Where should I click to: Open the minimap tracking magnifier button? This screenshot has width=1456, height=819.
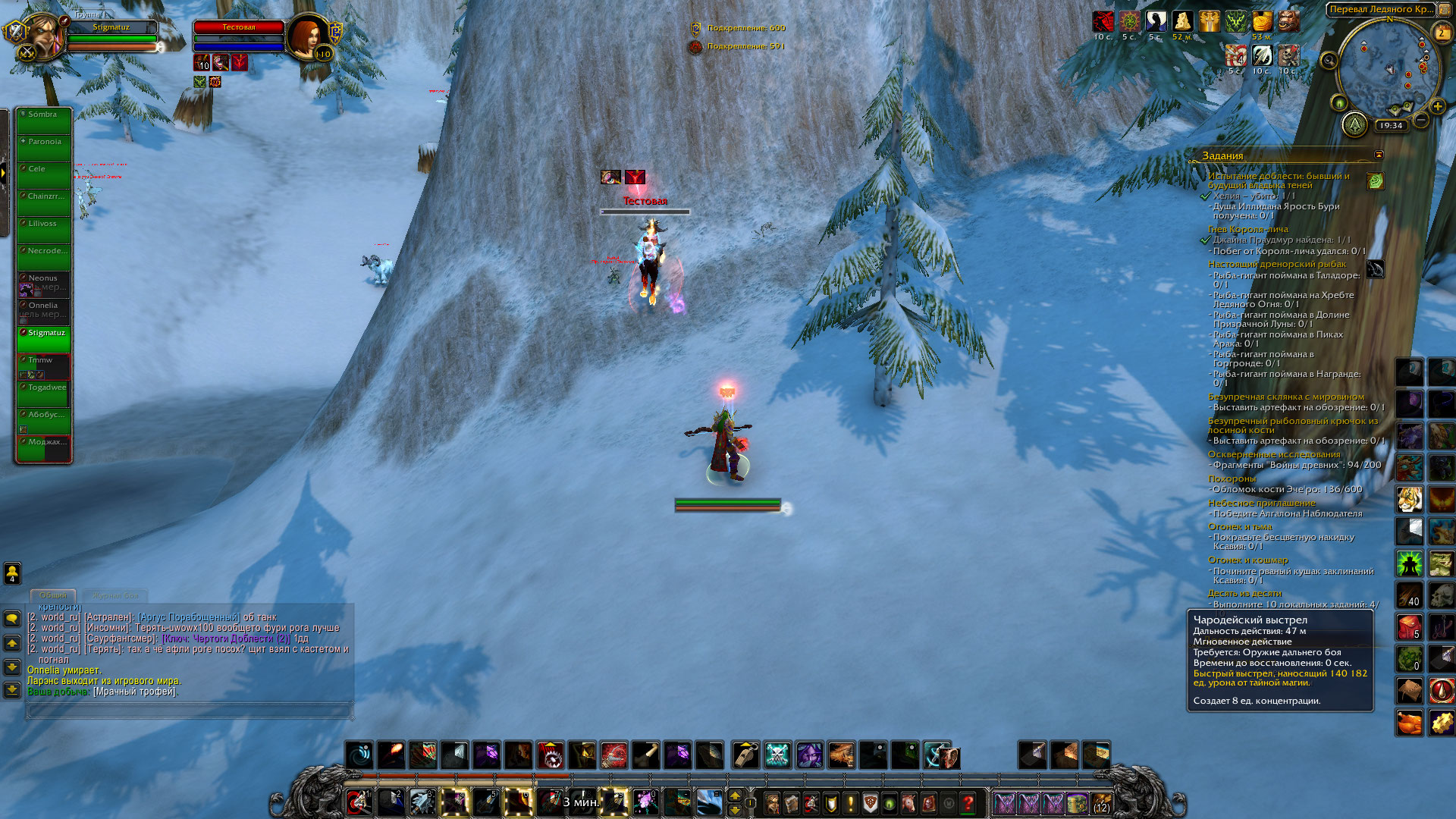[x=1329, y=61]
